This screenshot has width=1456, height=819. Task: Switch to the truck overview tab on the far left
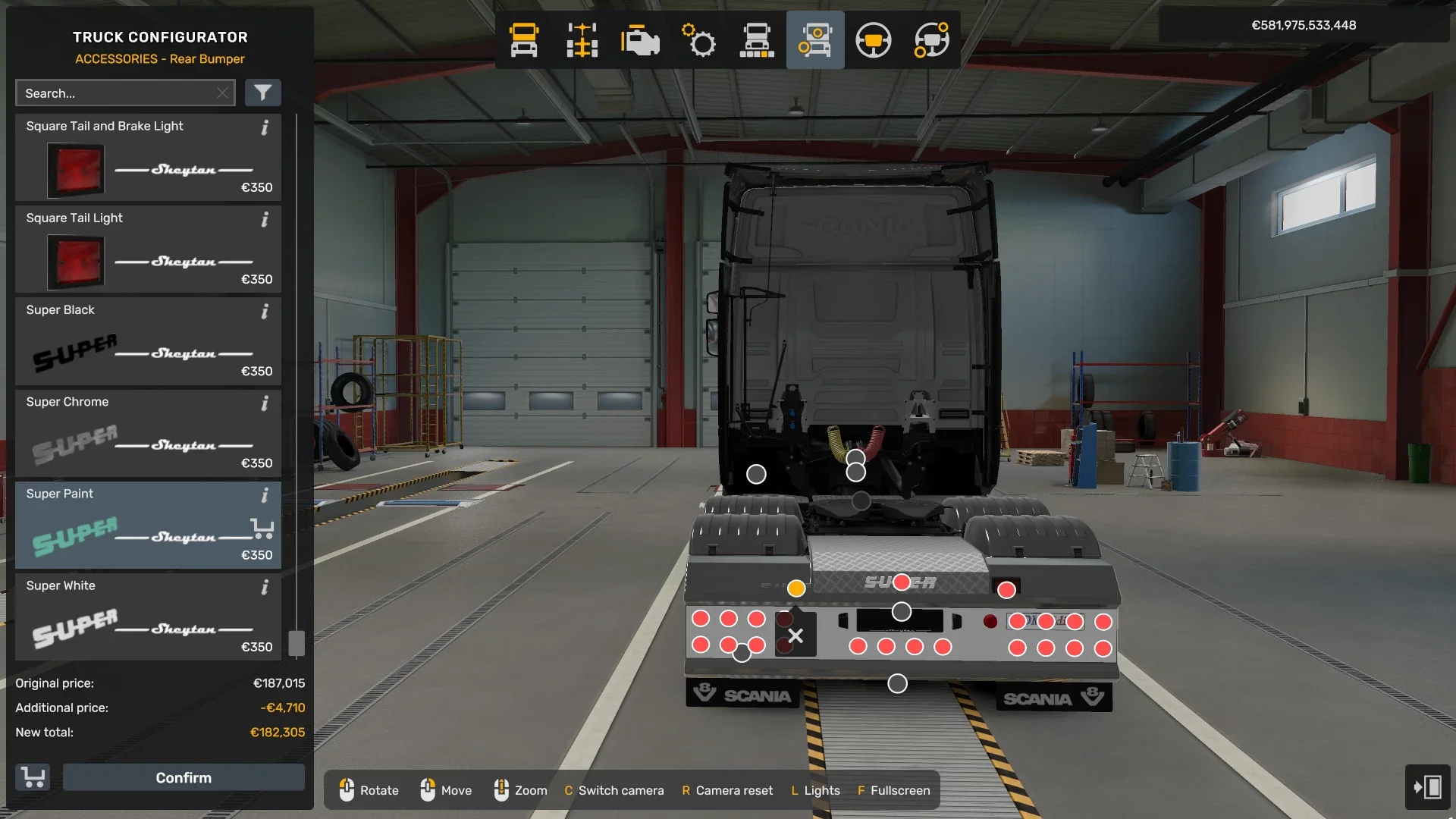[x=524, y=39]
